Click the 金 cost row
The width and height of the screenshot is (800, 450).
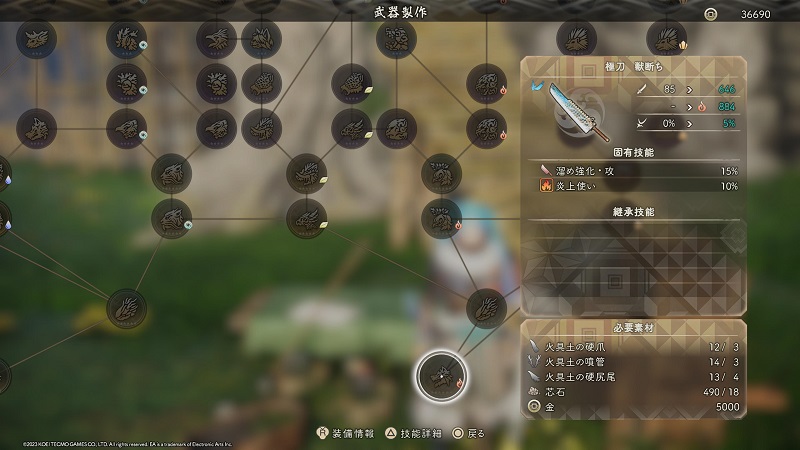pyautogui.click(x=634, y=407)
